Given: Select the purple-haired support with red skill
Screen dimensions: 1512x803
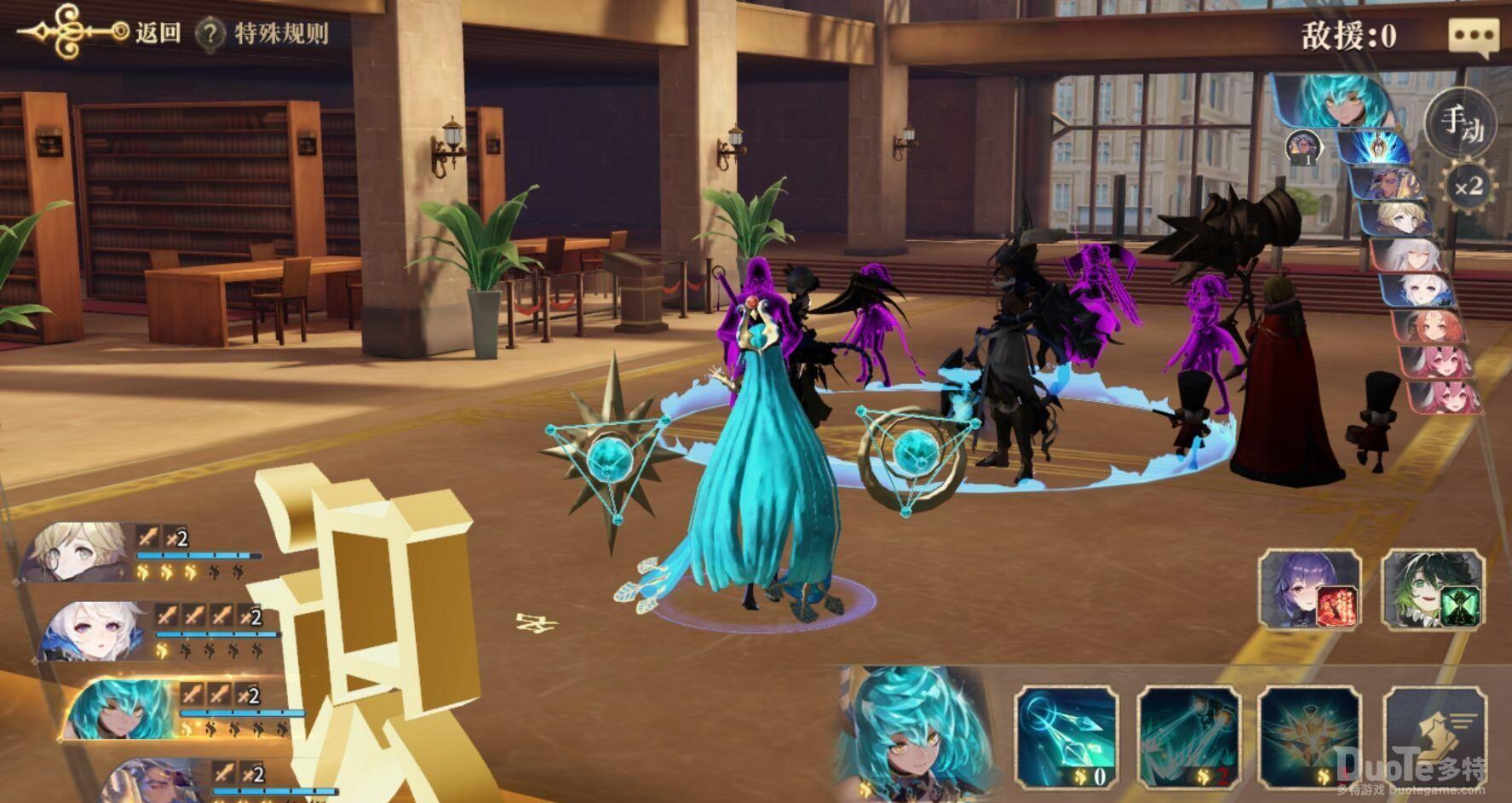Looking at the screenshot, I should pyautogui.click(x=1310, y=589).
